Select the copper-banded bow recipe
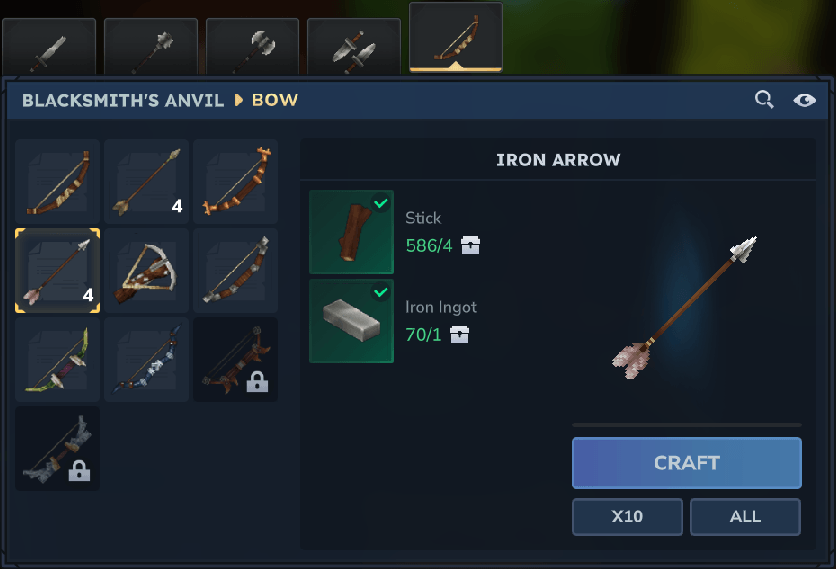The width and height of the screenshot is (836, 569). pos(236,182)
